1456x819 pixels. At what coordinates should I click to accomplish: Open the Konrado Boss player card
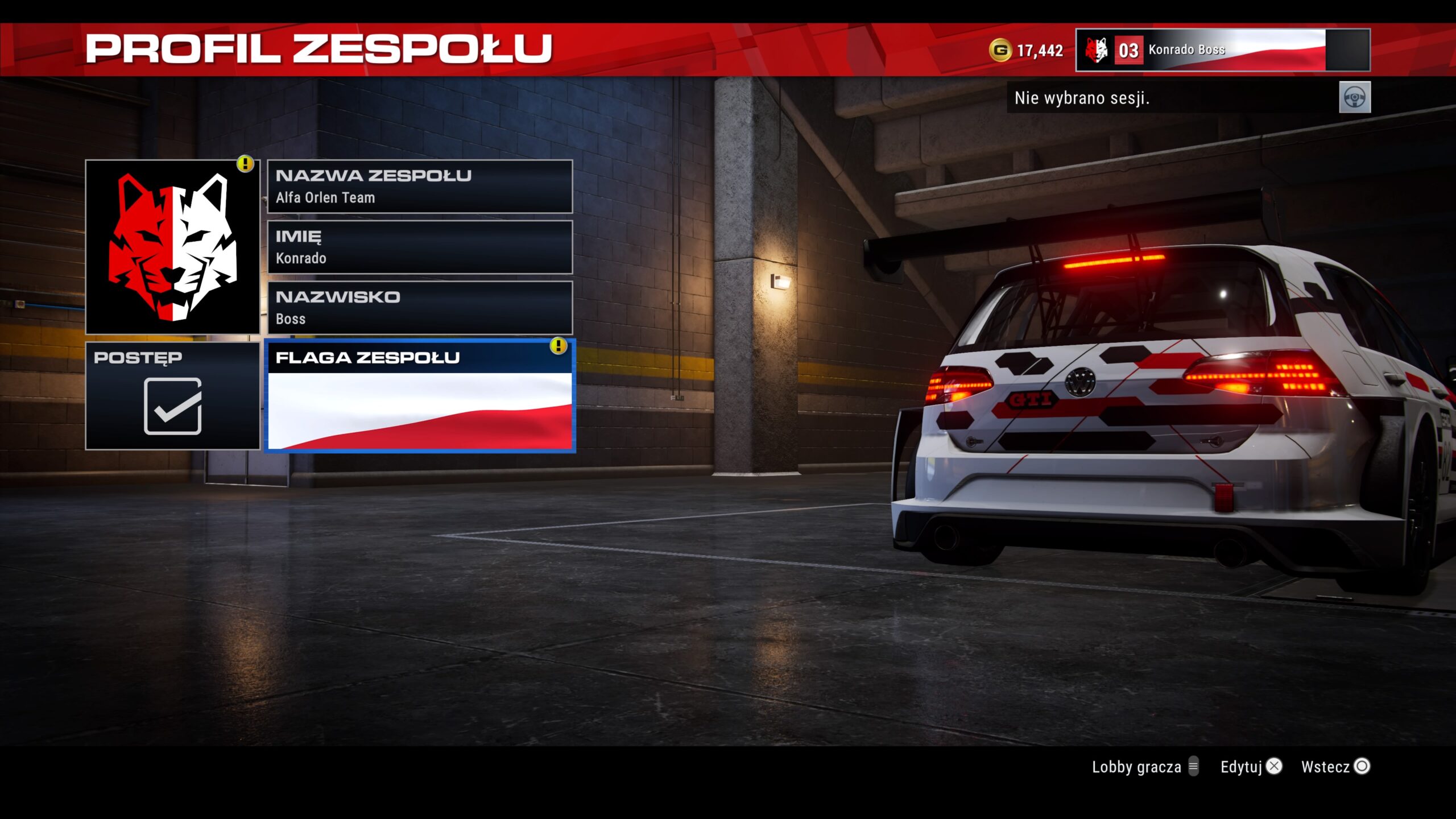(x=1222, y=50)
